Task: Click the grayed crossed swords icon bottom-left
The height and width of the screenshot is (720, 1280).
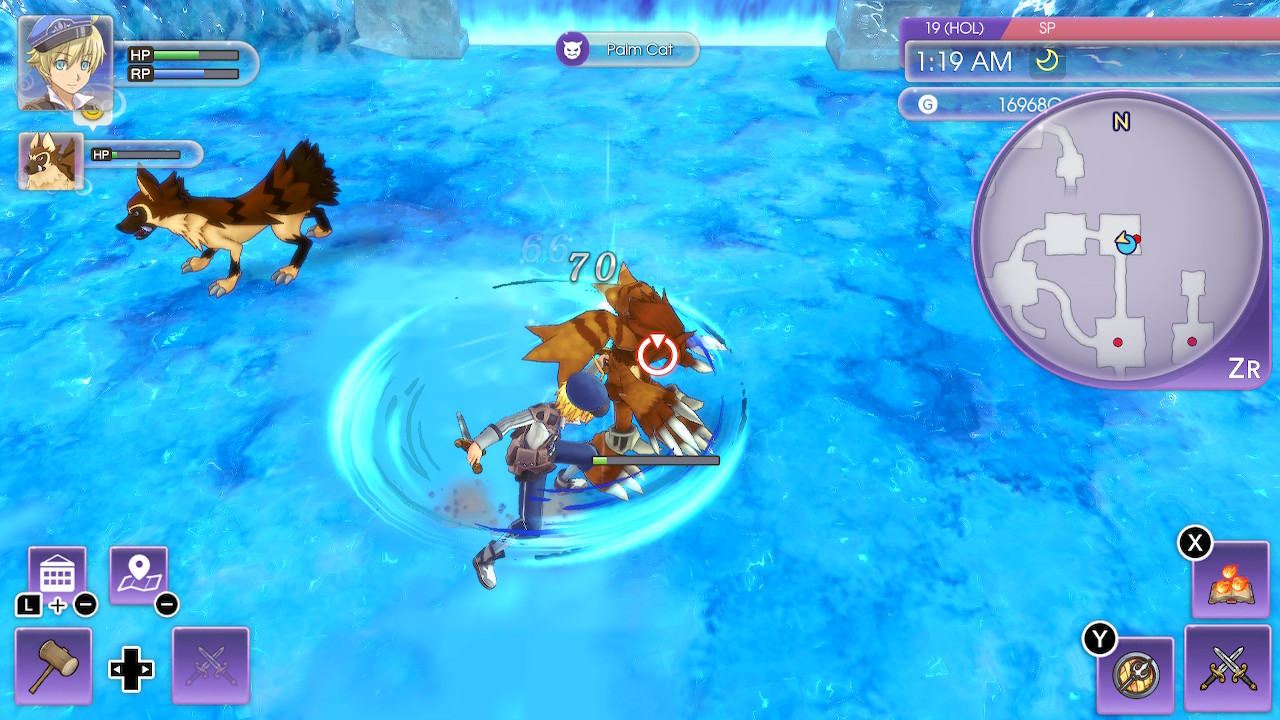Action: [x=210, y=664]
